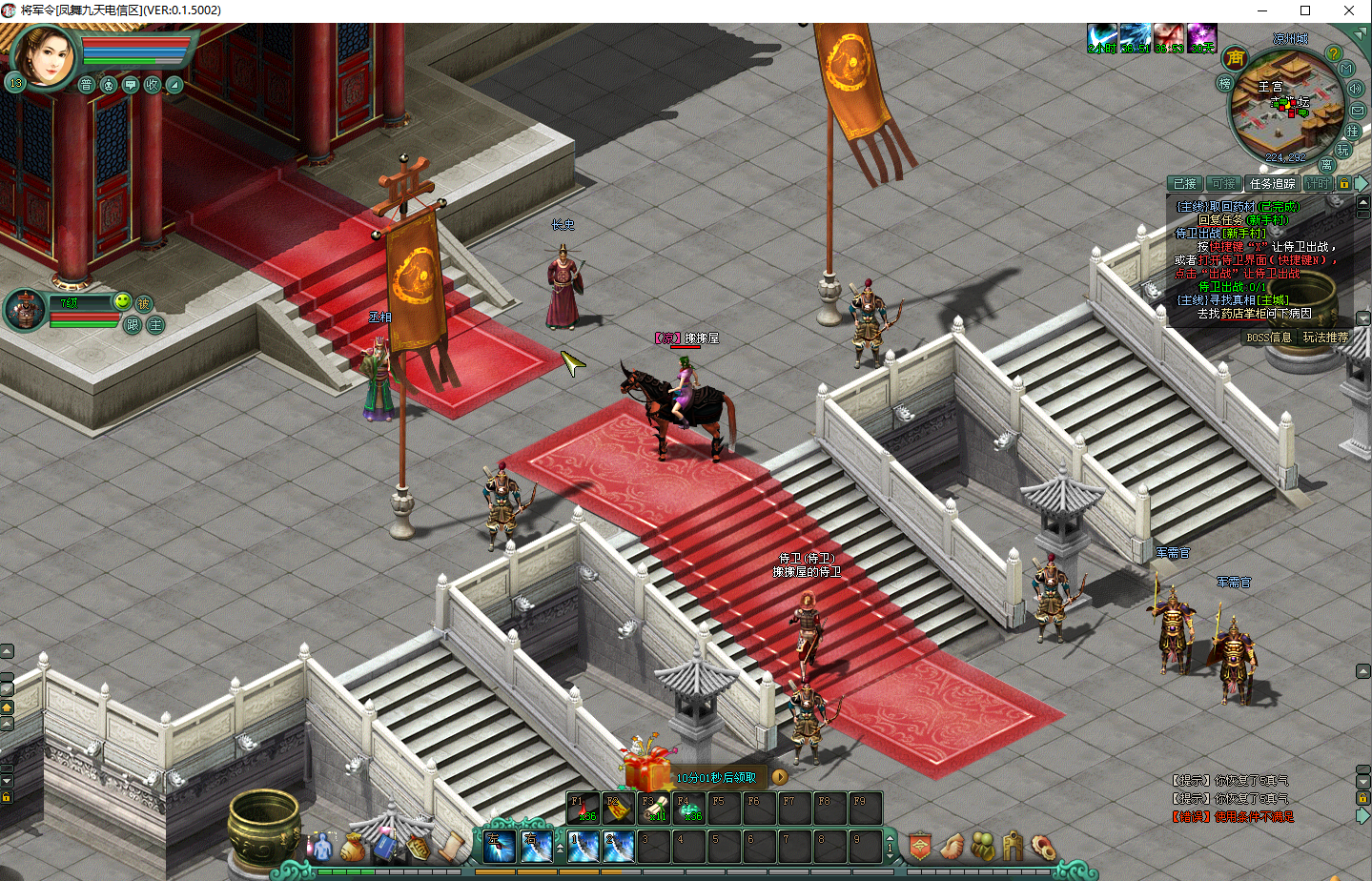Use the F1 red potion slot
Screen dimensions: 1372x881
click(x=583, y=808)
